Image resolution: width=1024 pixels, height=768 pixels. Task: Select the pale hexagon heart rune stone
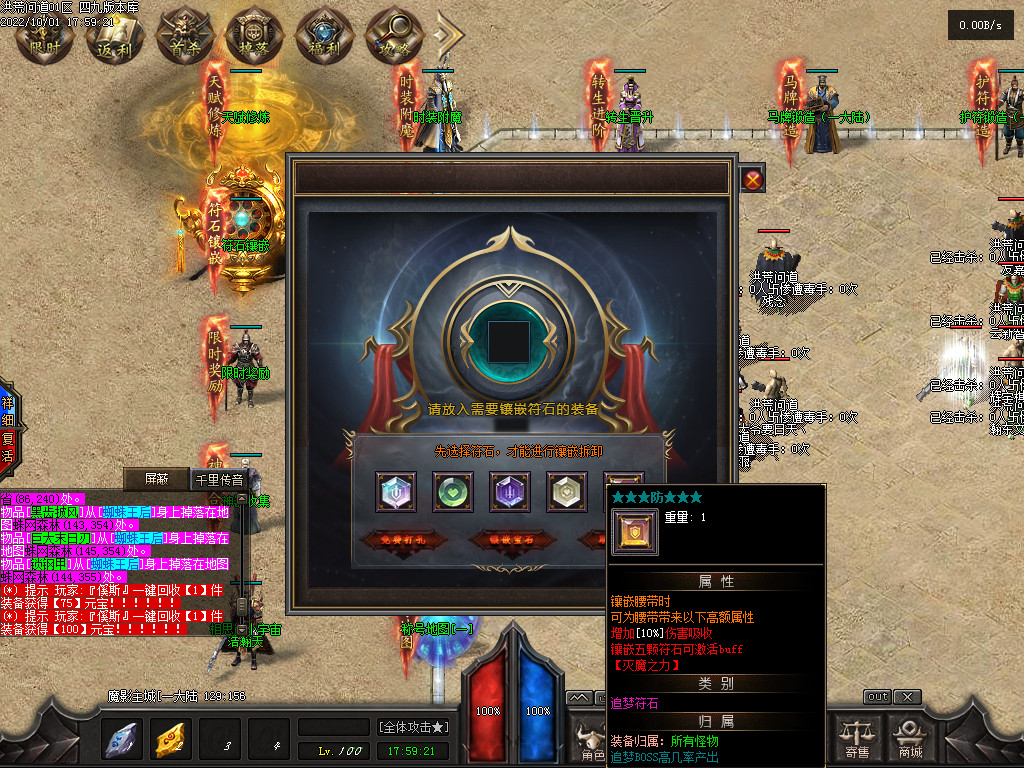[x=567, y=491]
